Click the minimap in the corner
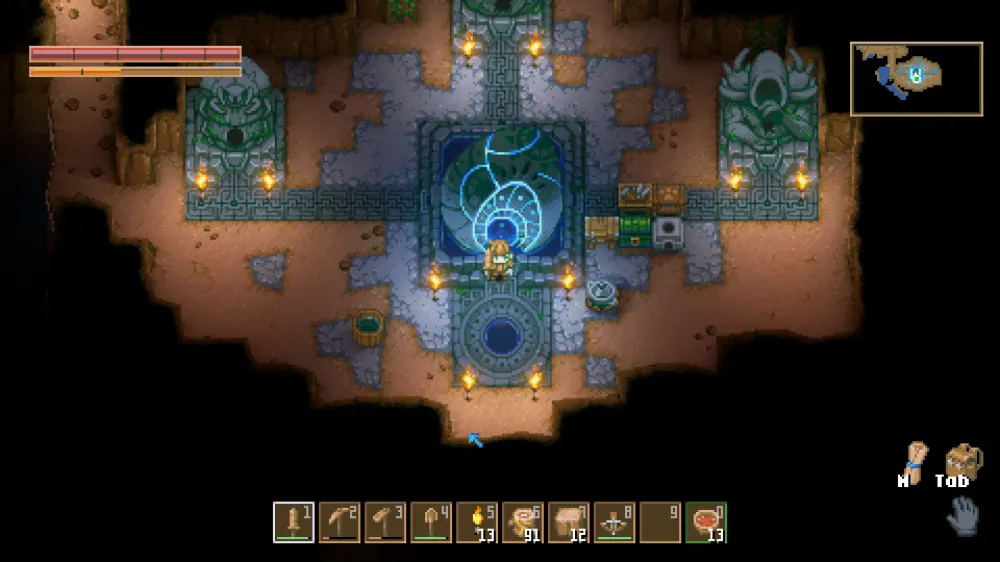Image resolution: width=1000 pixels, height=562 pixels. point(916,78)
